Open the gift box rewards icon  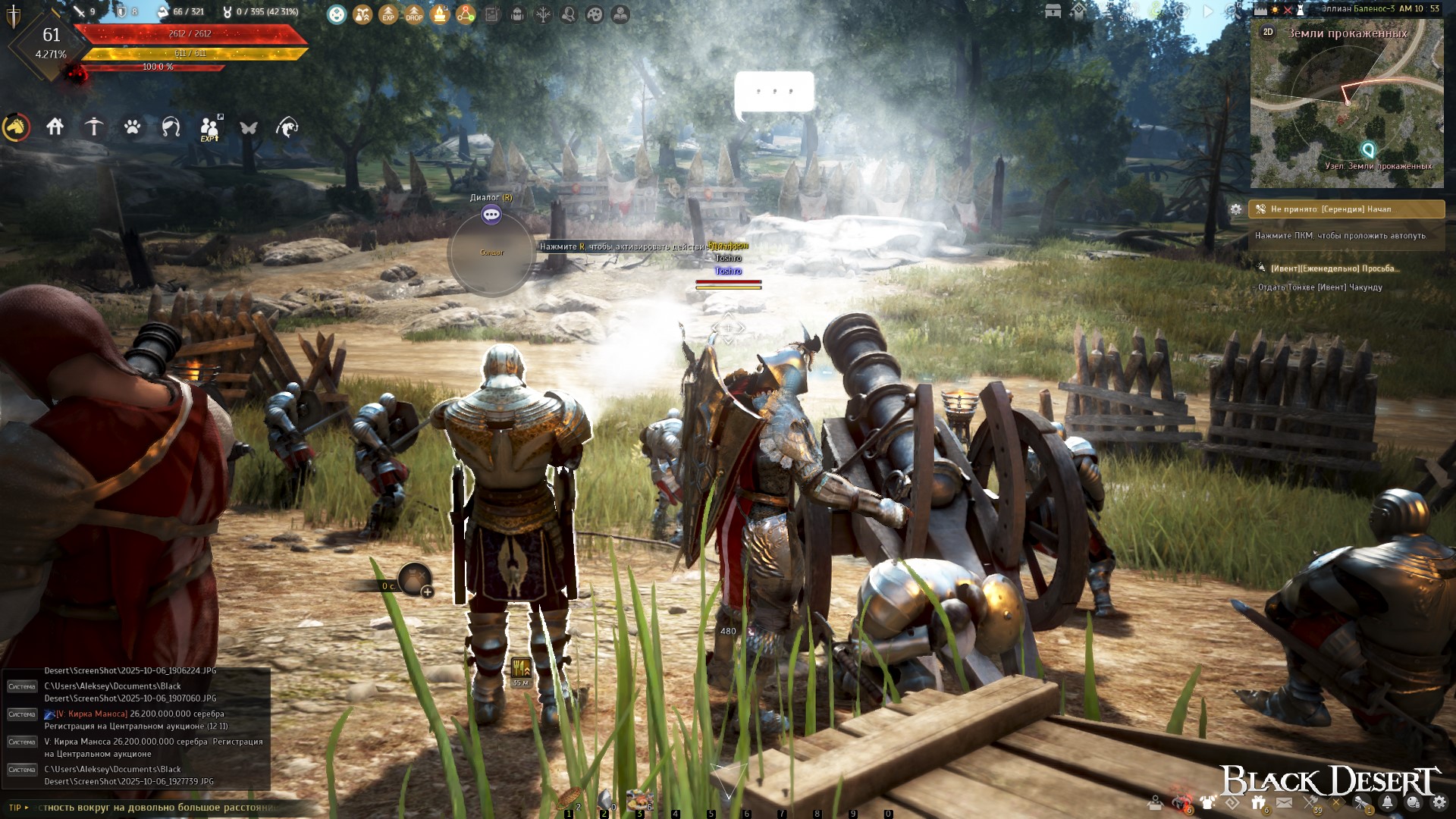click(x=1258, y=802)
